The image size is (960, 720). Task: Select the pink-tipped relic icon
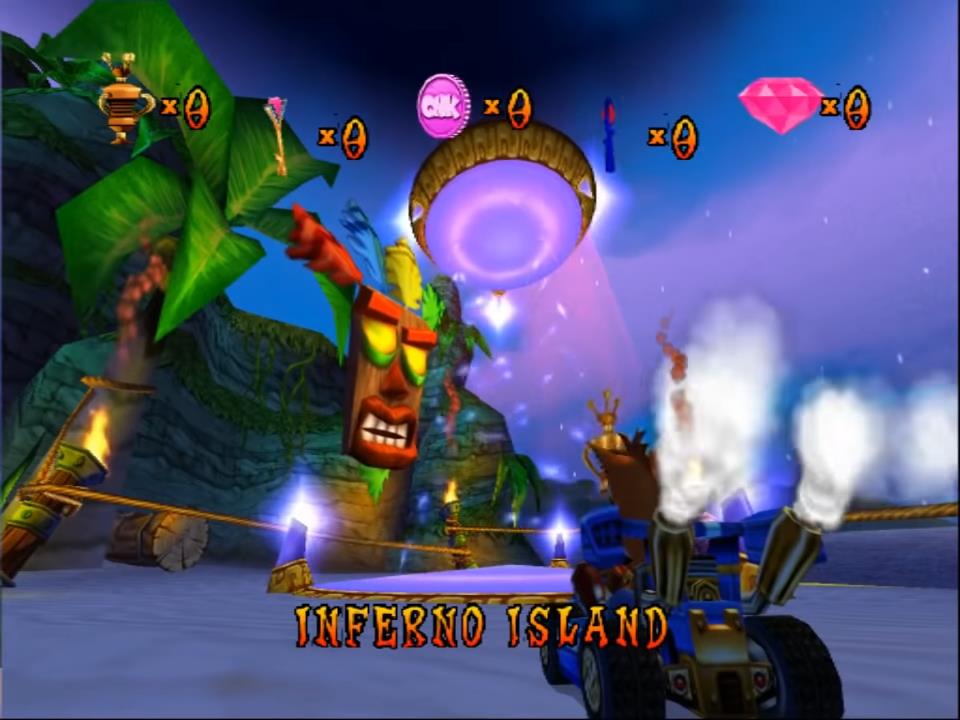click(278, 135)
